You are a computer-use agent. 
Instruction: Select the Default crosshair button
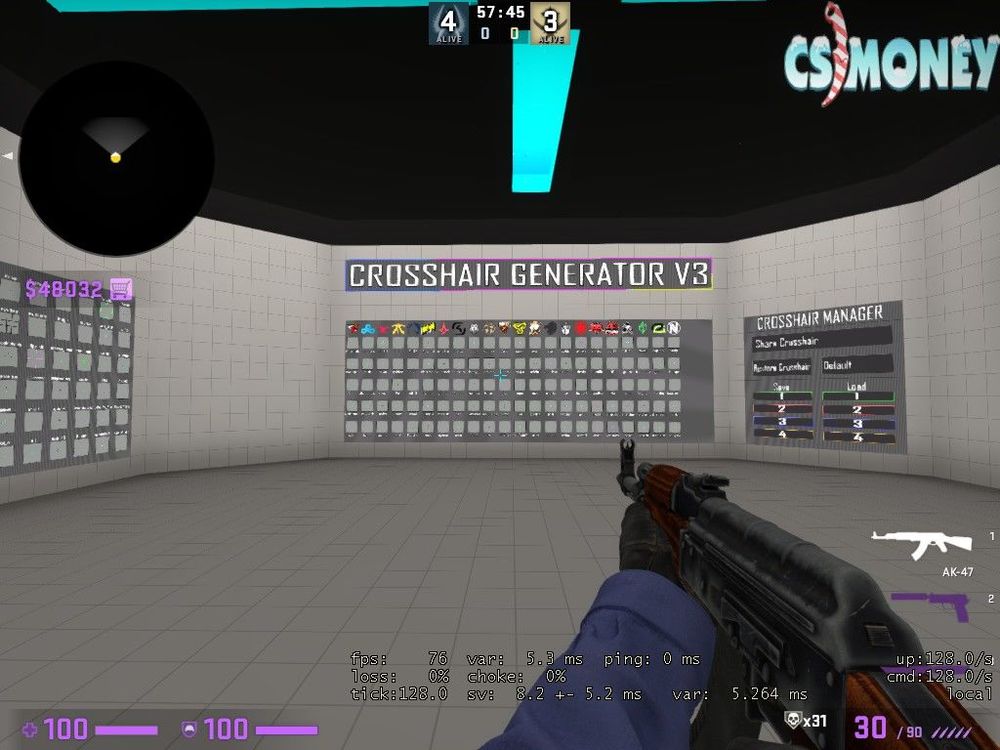[855, 366]
